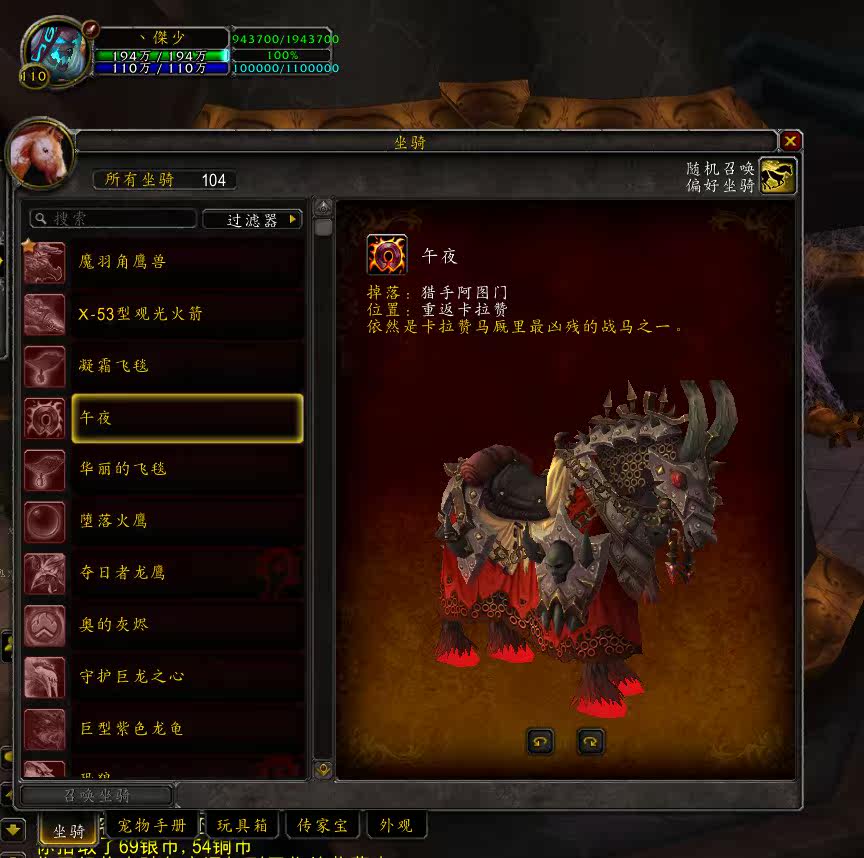Close the 坐骑 mount journal window
864x858 pixels.
click(x=790, y=142)
